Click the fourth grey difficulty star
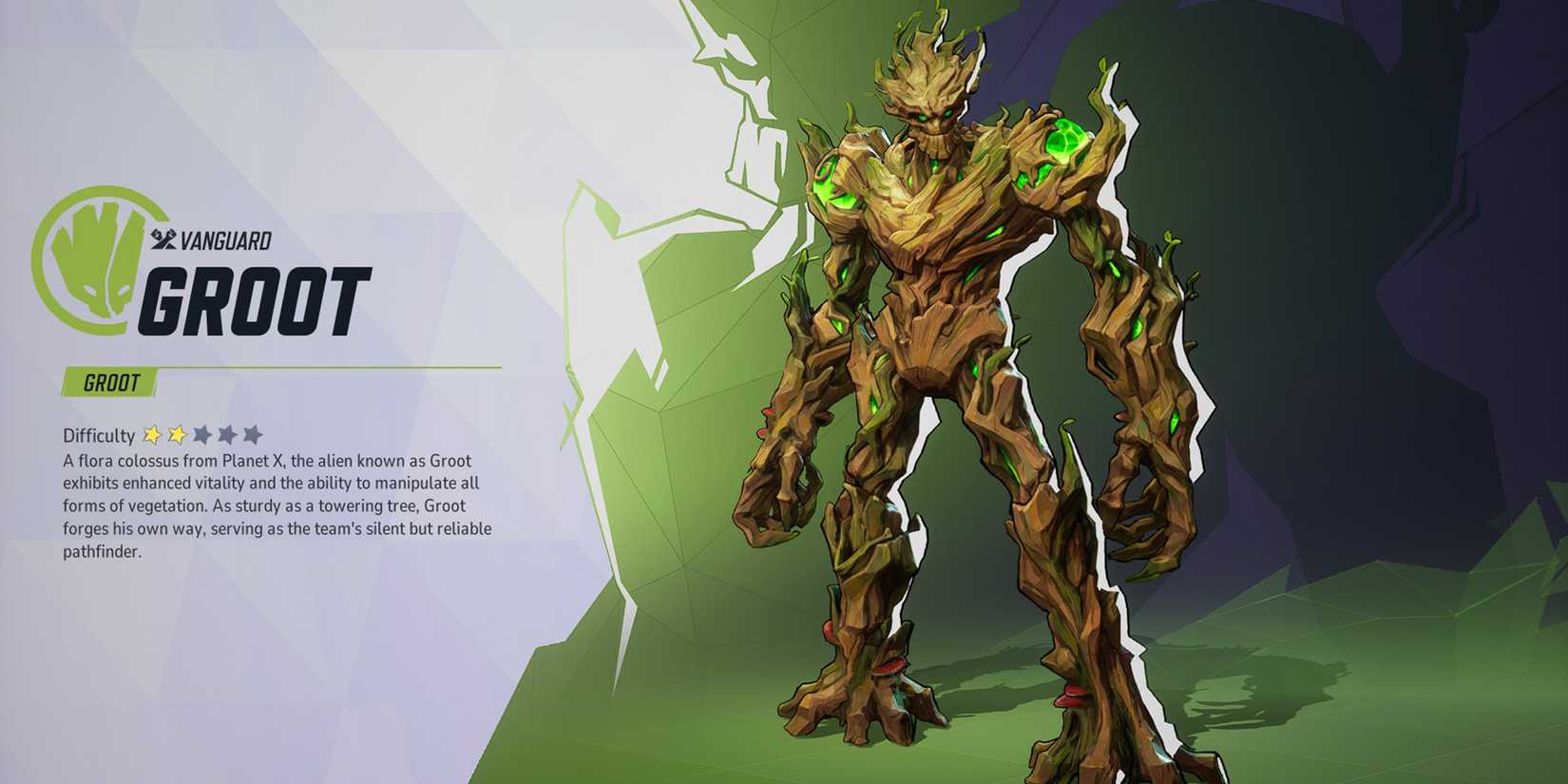Viewport: 1568px width, 784px height. pyautogui.click(x=228, y=434)
